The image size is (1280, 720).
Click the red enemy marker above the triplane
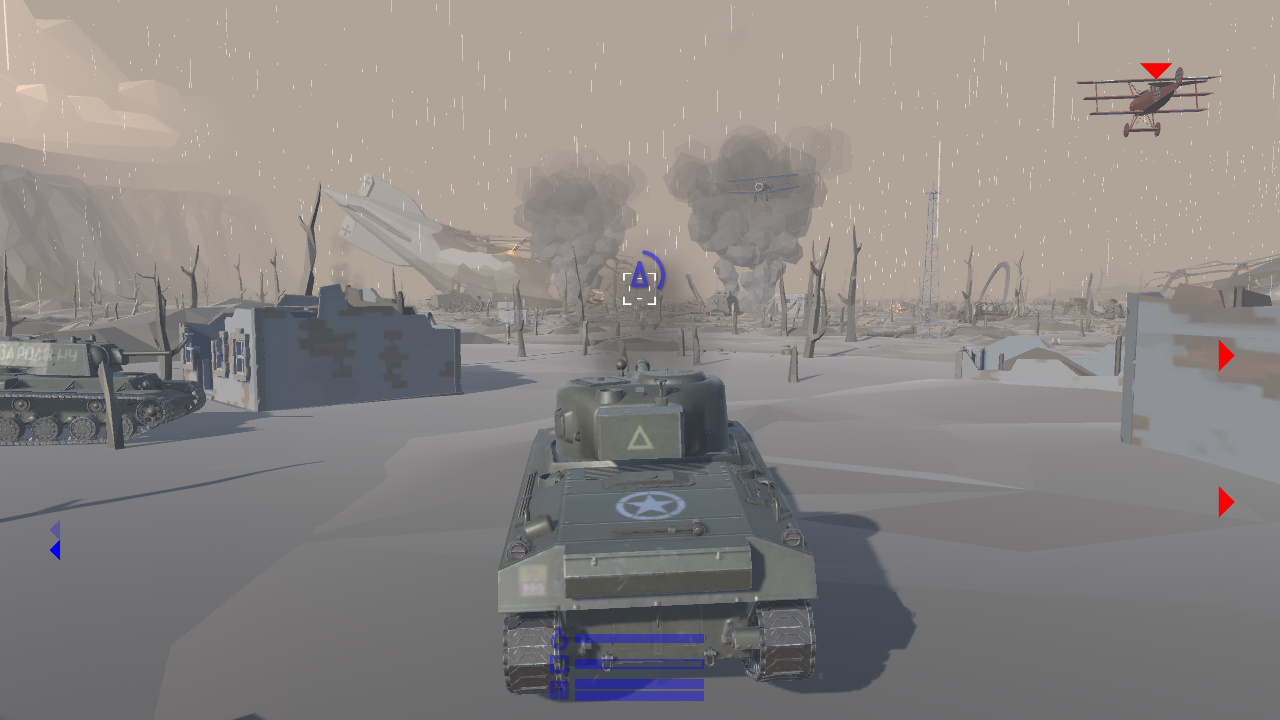click(x=1155, y=70)
